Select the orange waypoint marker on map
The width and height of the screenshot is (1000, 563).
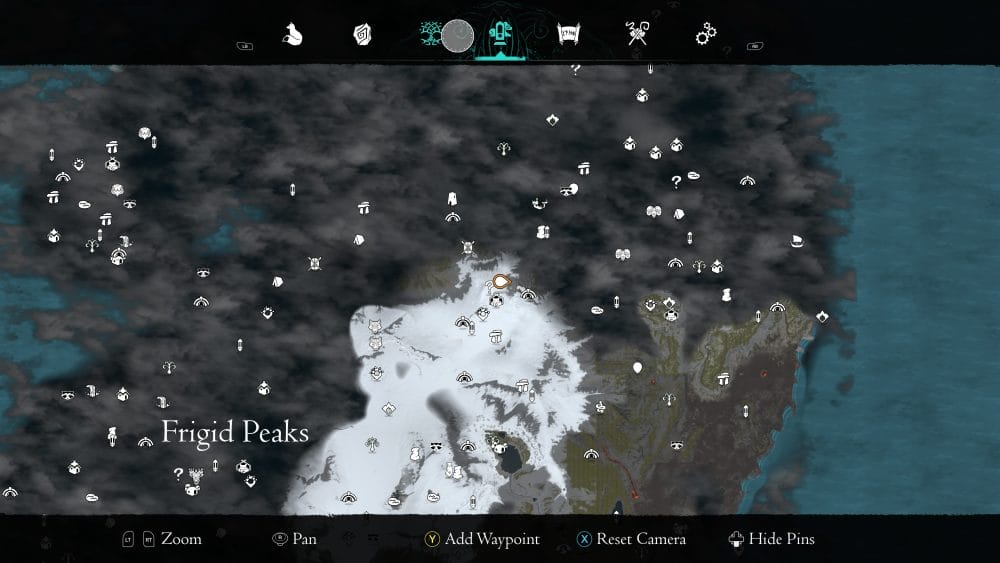(x=502, y=283)
